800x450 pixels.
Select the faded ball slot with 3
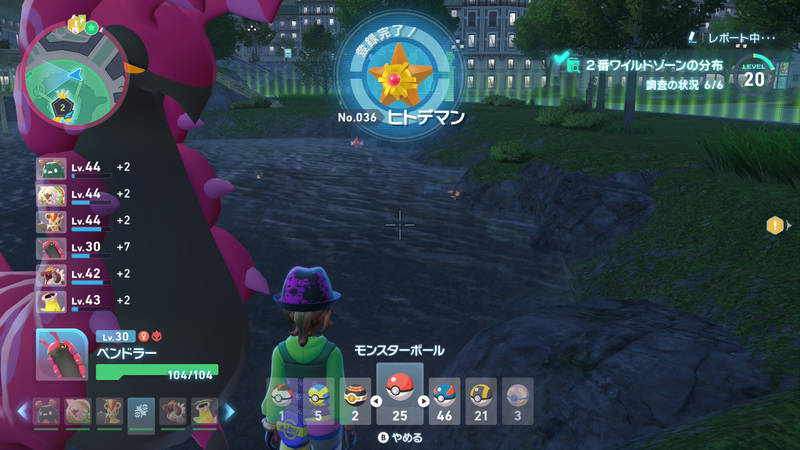(x=517, y=400)
